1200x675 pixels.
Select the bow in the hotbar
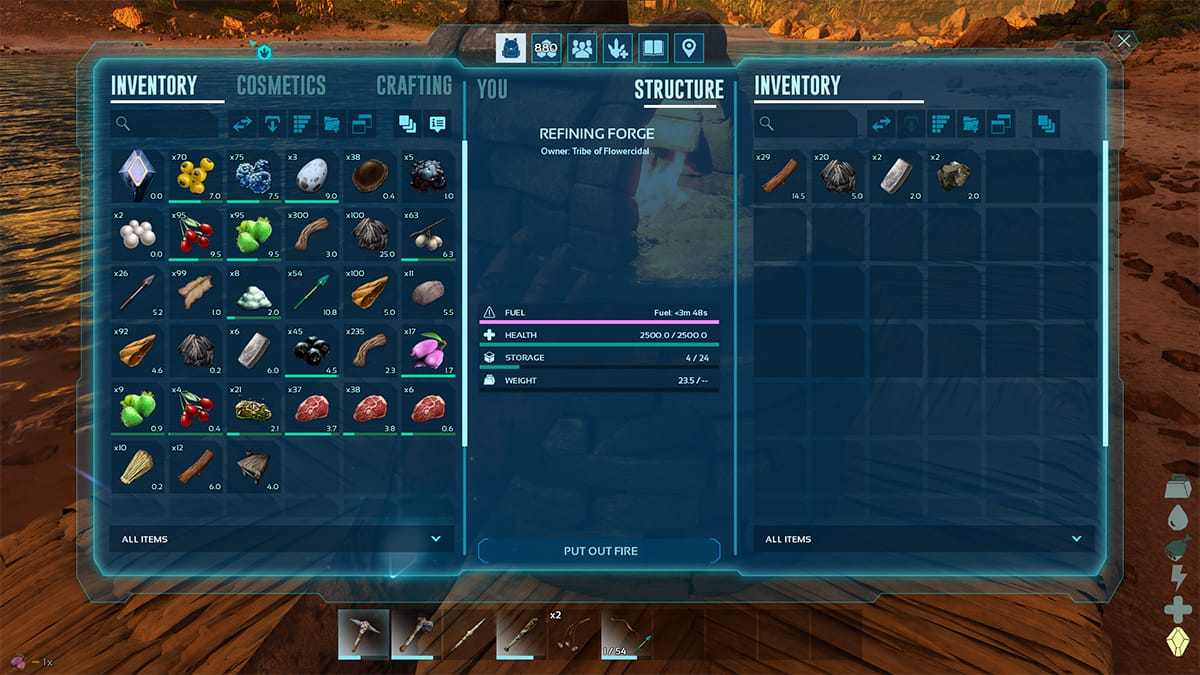click(628, 635)
